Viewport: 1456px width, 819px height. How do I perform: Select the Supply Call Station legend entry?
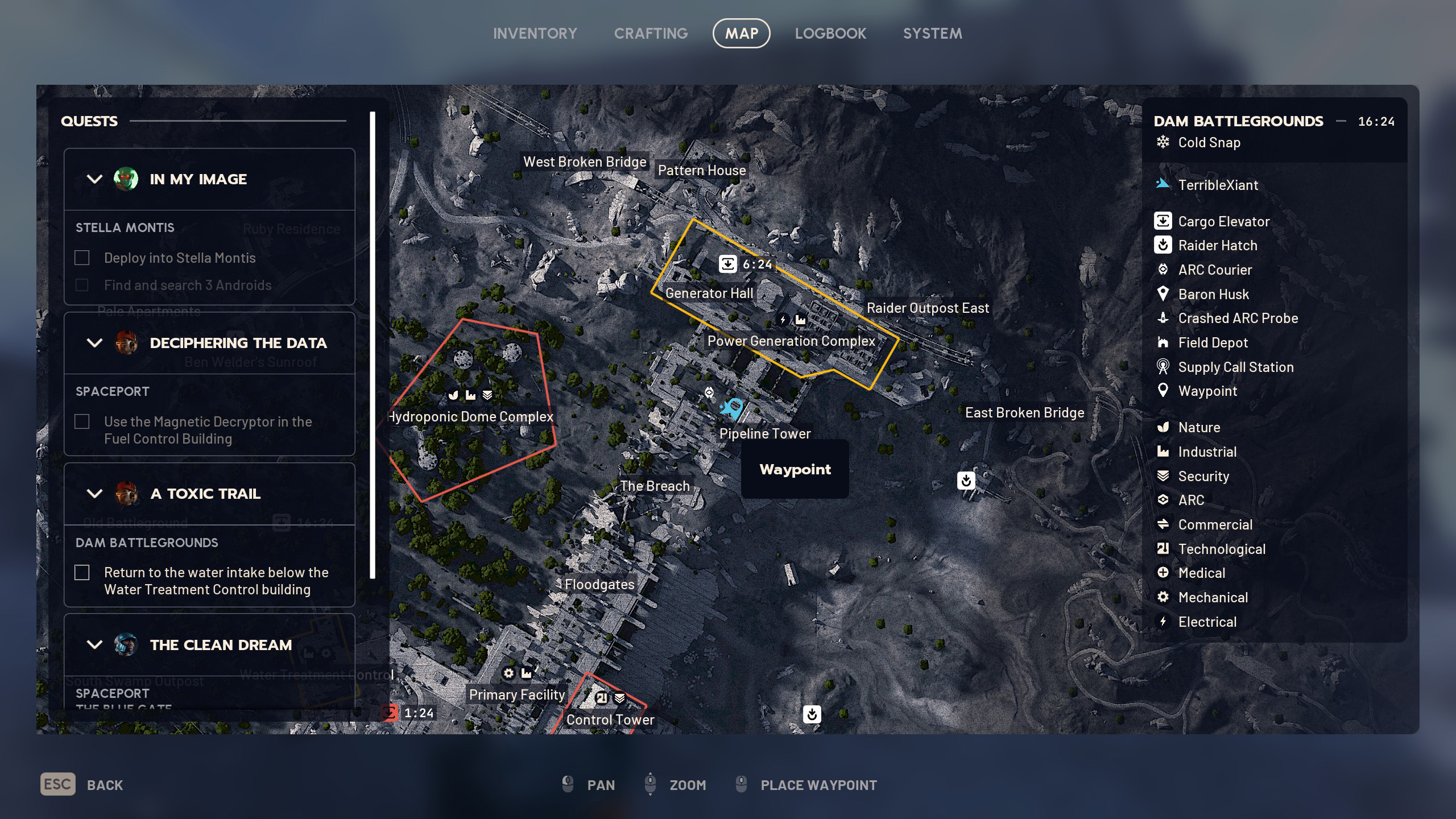click(x=1235, y=367)
